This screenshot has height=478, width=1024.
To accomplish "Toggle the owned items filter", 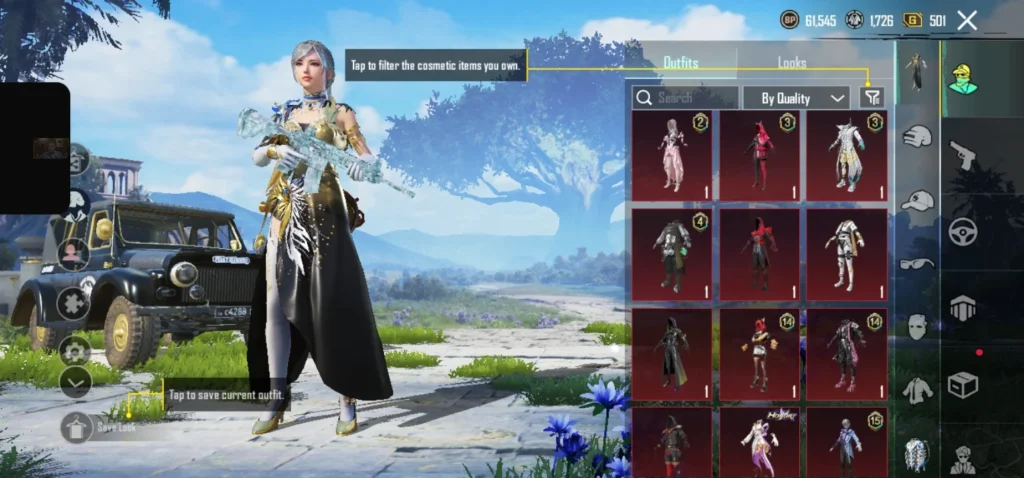I will 872,97.
